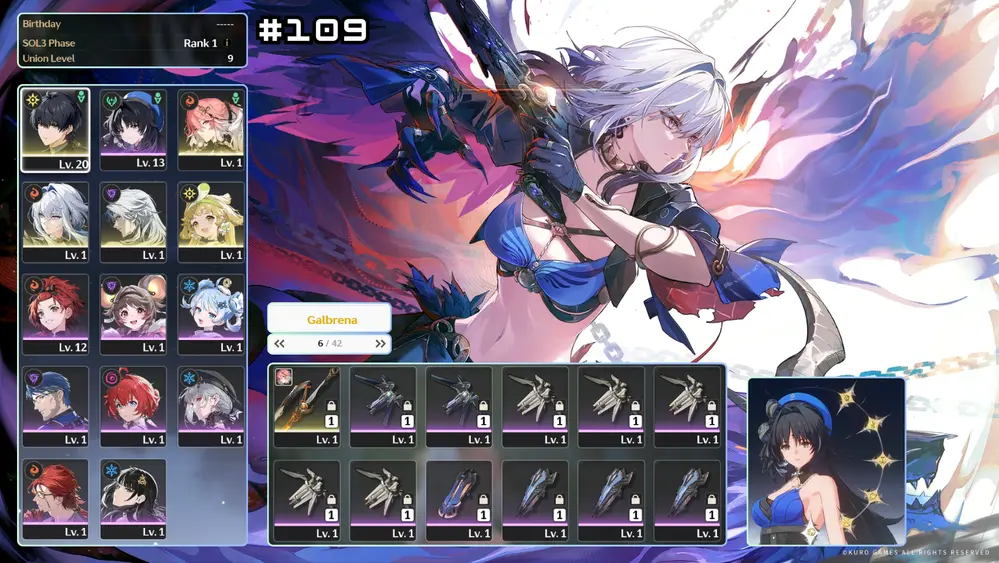Select the Lv. 20 black-haired character portrait
The image size is (999, 563).
tap(55, 129)
